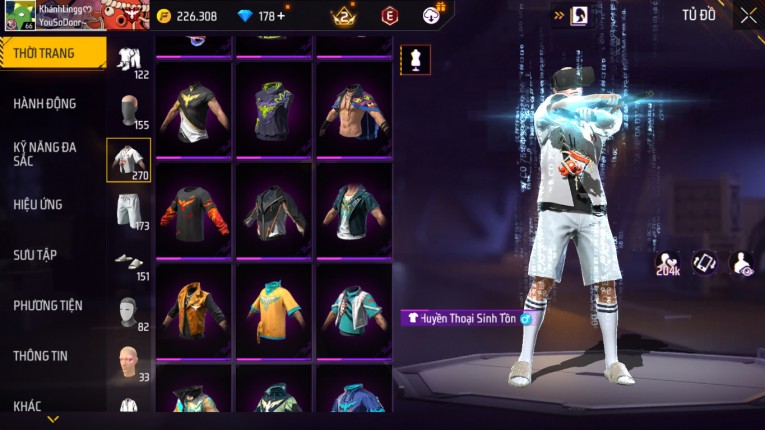Choose the yellow and teal t-shirt
The width and height of the screenshot is (765, 430).
[274, 309]
